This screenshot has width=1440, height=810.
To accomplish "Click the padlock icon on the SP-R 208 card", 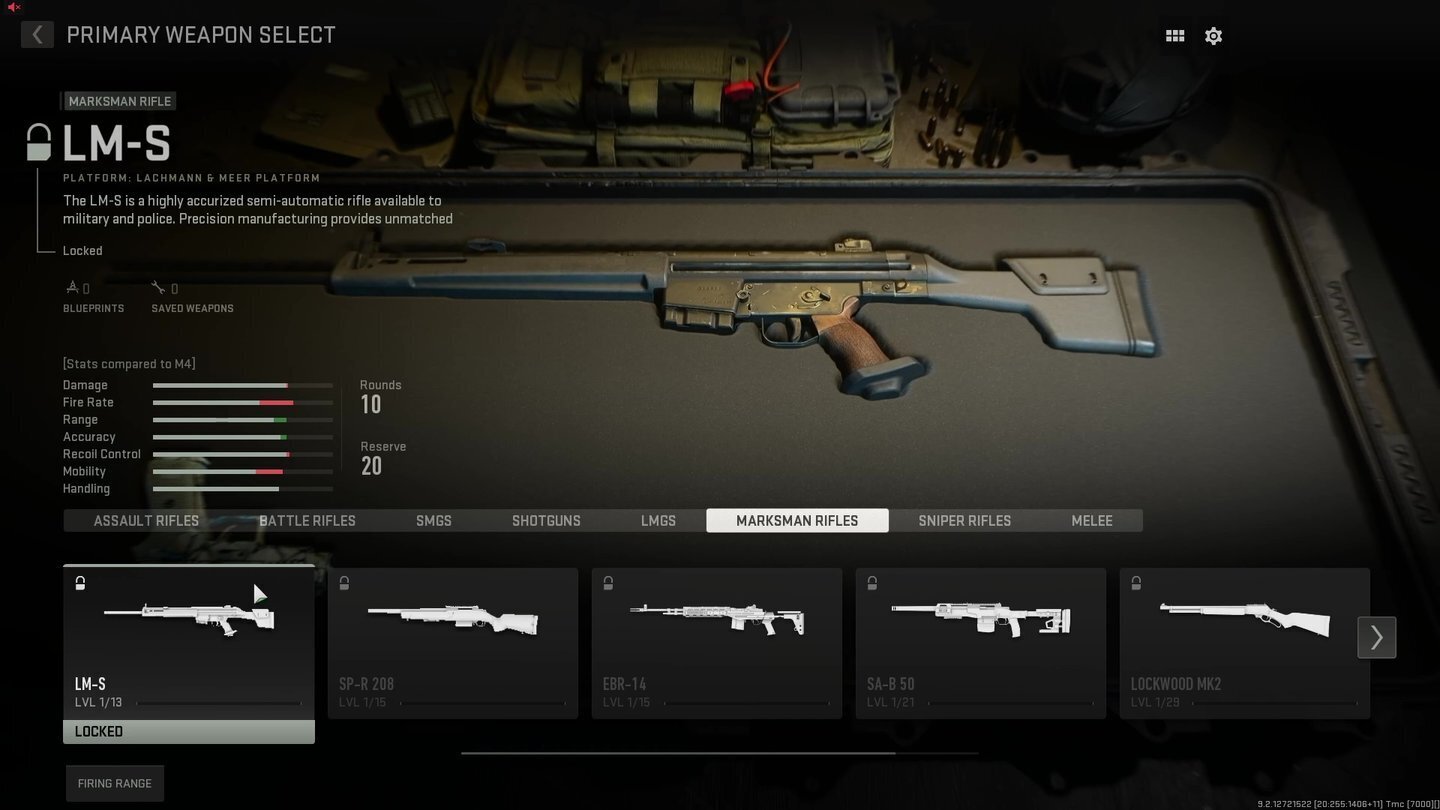I will (x=344, y=583).
